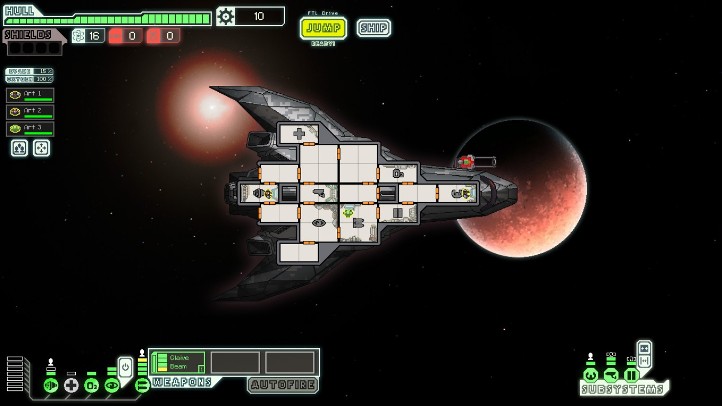
Task: Select the medbay system icon
Action: pyautogui.click(x=71, y=385)
